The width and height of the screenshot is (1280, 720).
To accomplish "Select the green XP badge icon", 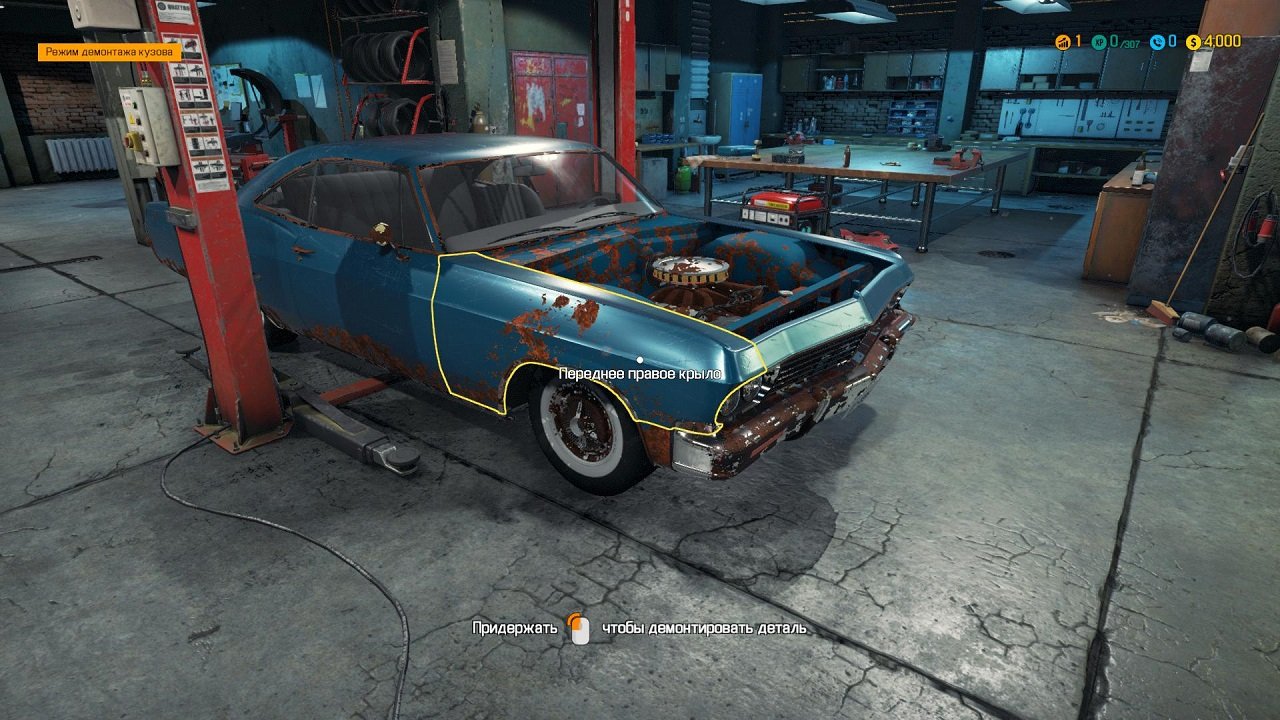I will [x=1098, y=43].
